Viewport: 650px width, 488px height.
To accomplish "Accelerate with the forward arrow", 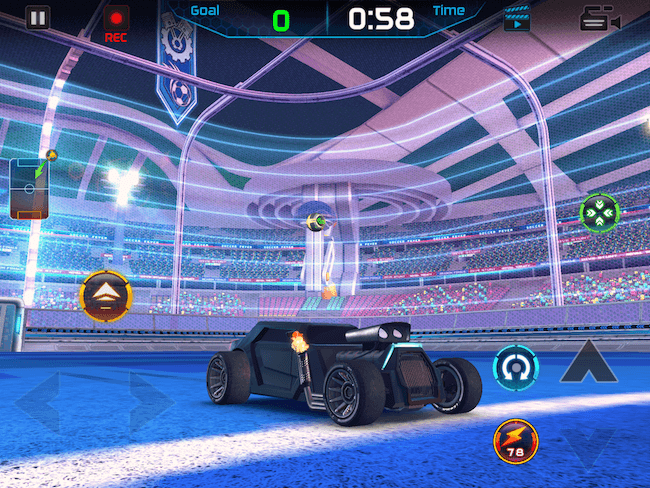I will [587, 362].
